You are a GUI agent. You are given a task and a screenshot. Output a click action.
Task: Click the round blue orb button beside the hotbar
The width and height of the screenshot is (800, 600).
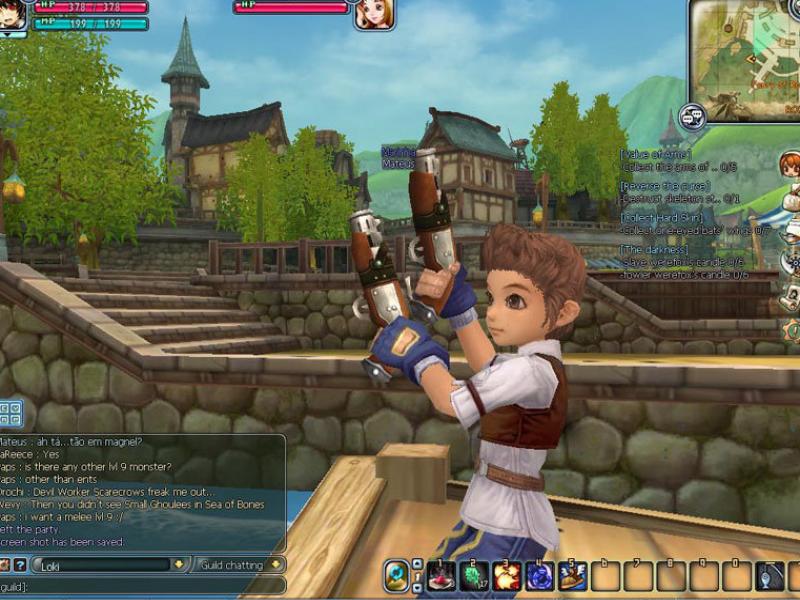(397, 575)
